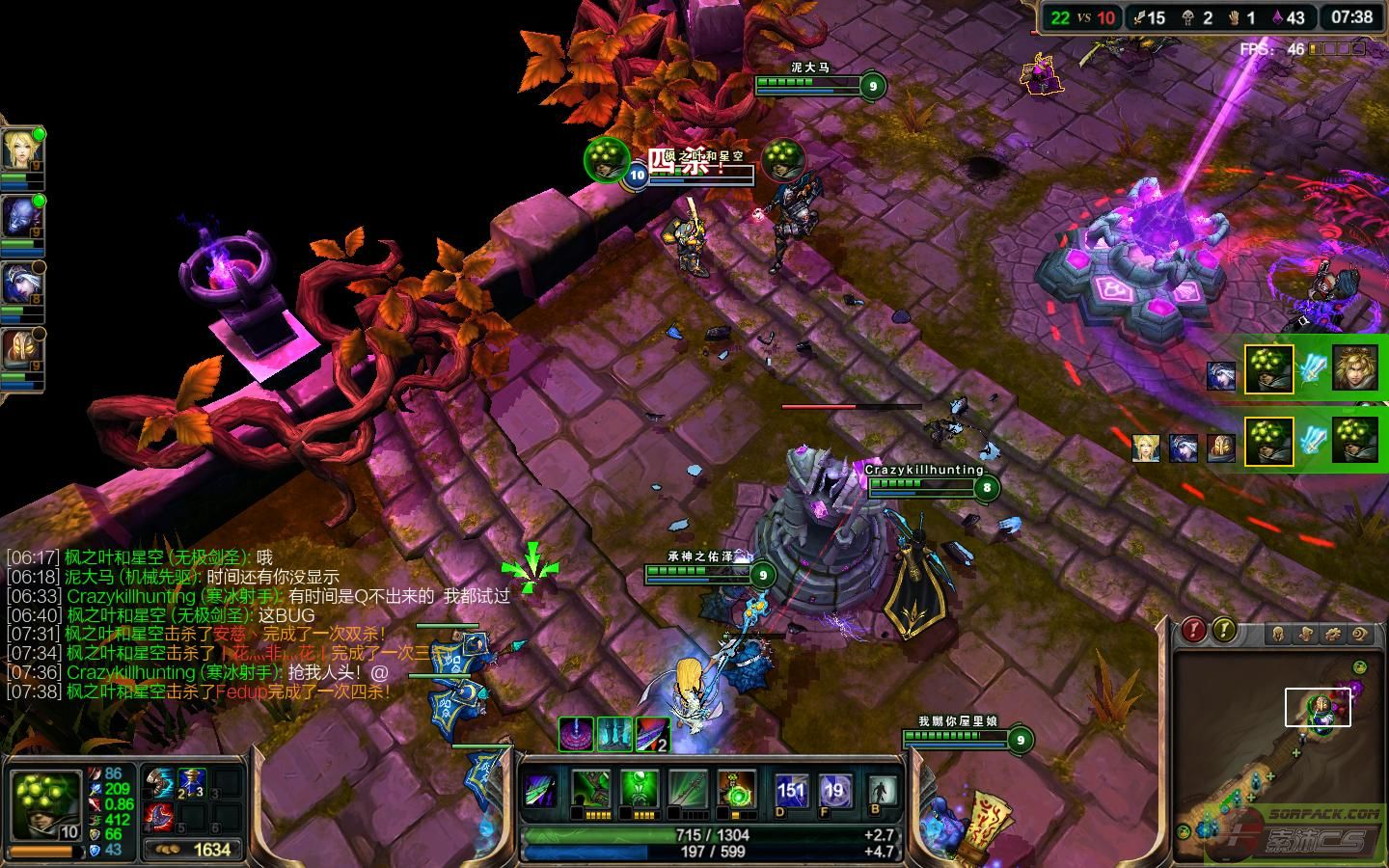Click the eye button above the minimap
This screenshot has height=868, width=1389.
(x=1360, y=634)
